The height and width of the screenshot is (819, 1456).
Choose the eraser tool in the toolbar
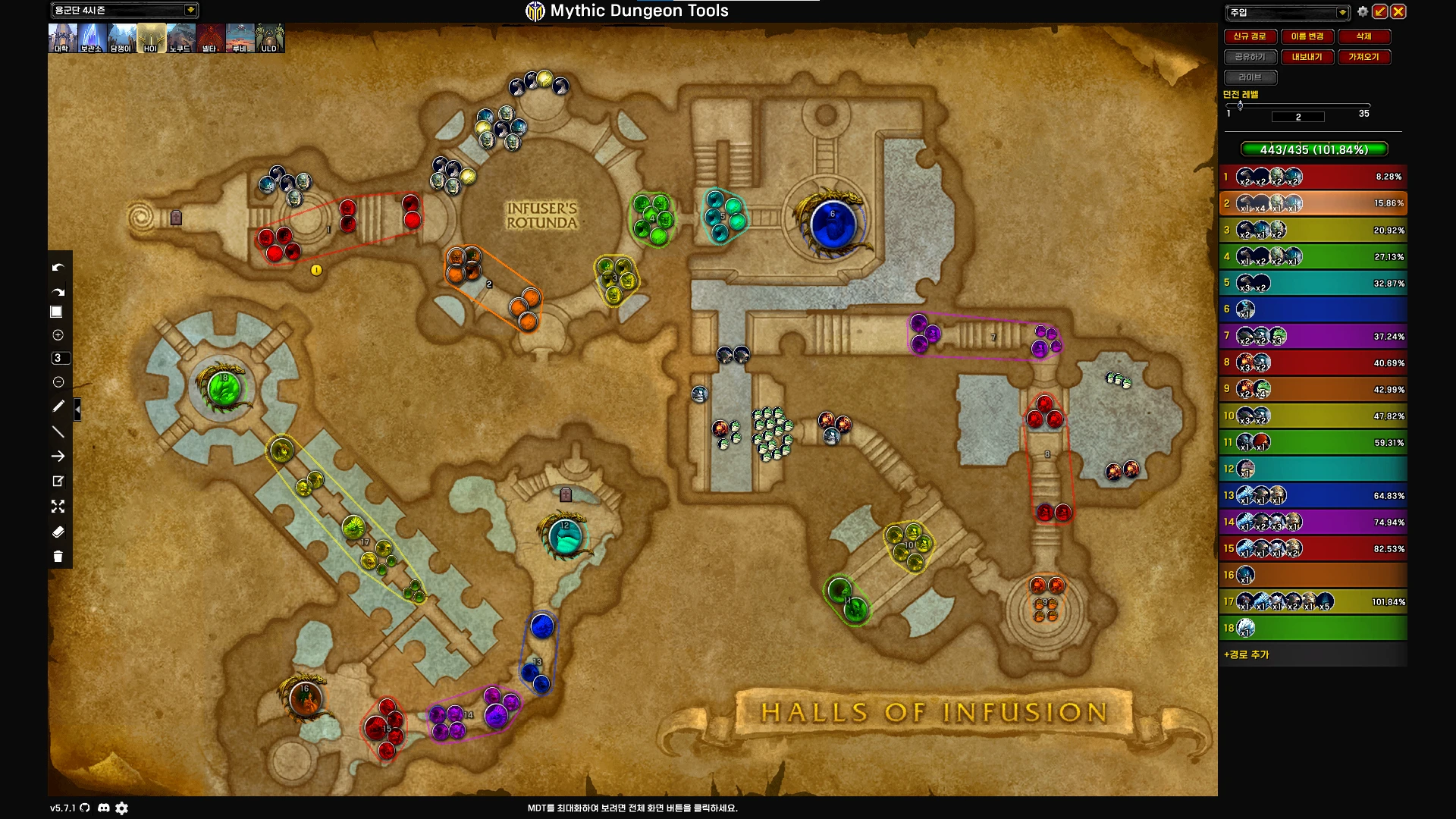point(58,532)
